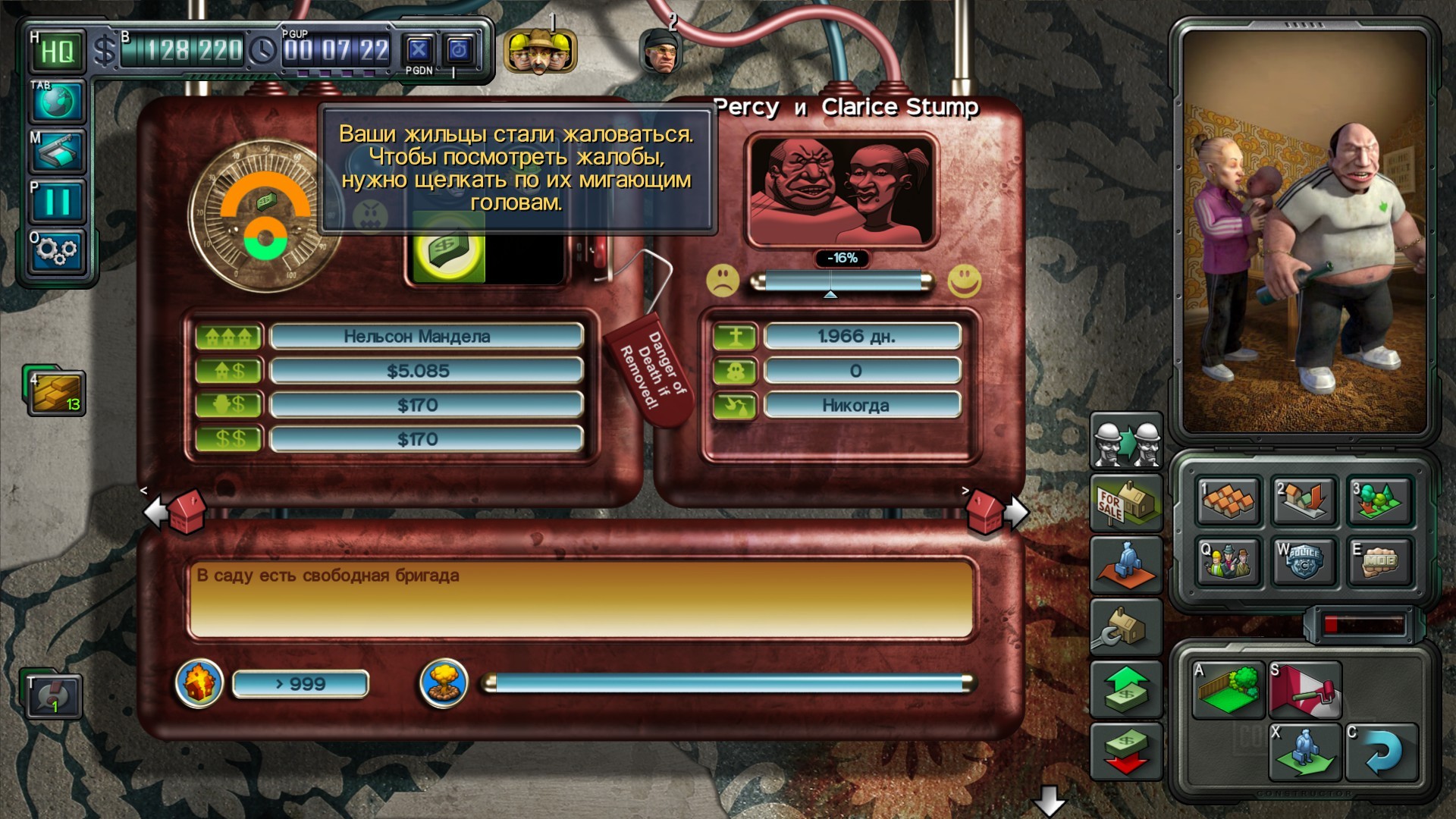Image resolution: width=1456 pixels, height=819 pixels.
Task: Open the Mob fist menu
Action: coord(1379,561)
